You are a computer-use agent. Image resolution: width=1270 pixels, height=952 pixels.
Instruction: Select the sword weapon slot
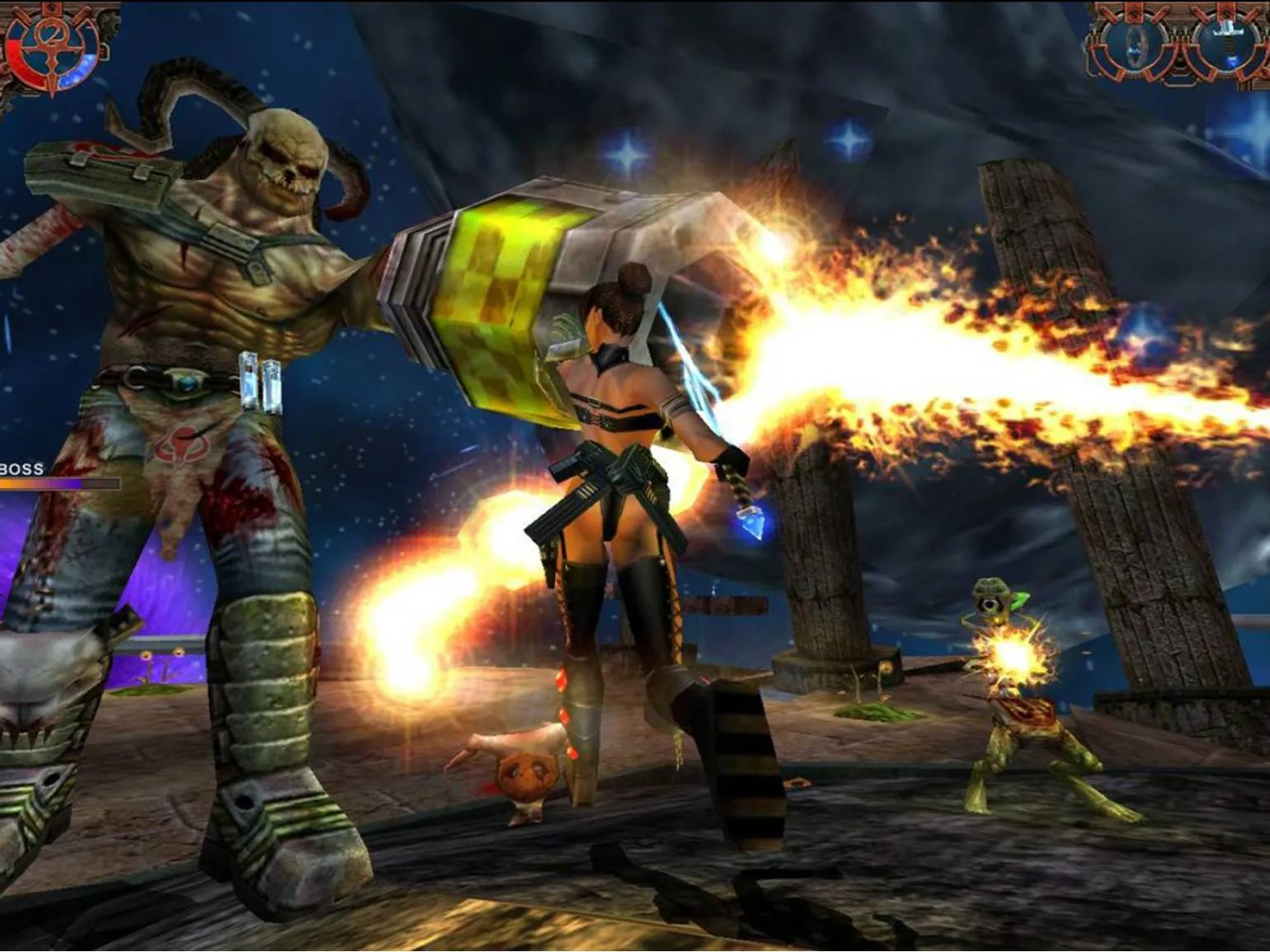tap(1230, 41)
